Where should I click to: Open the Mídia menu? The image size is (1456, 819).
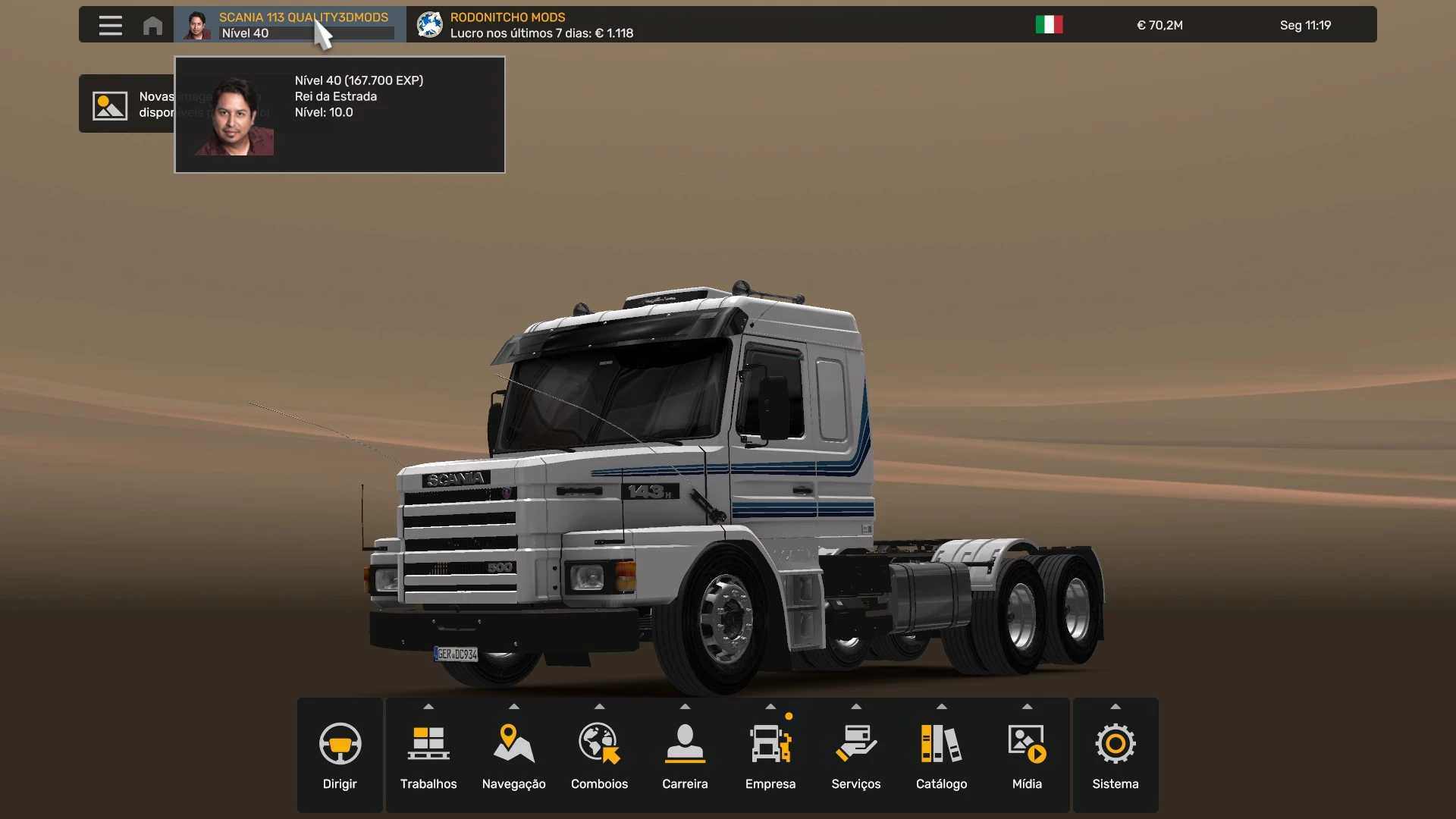tap(1027, 755)
